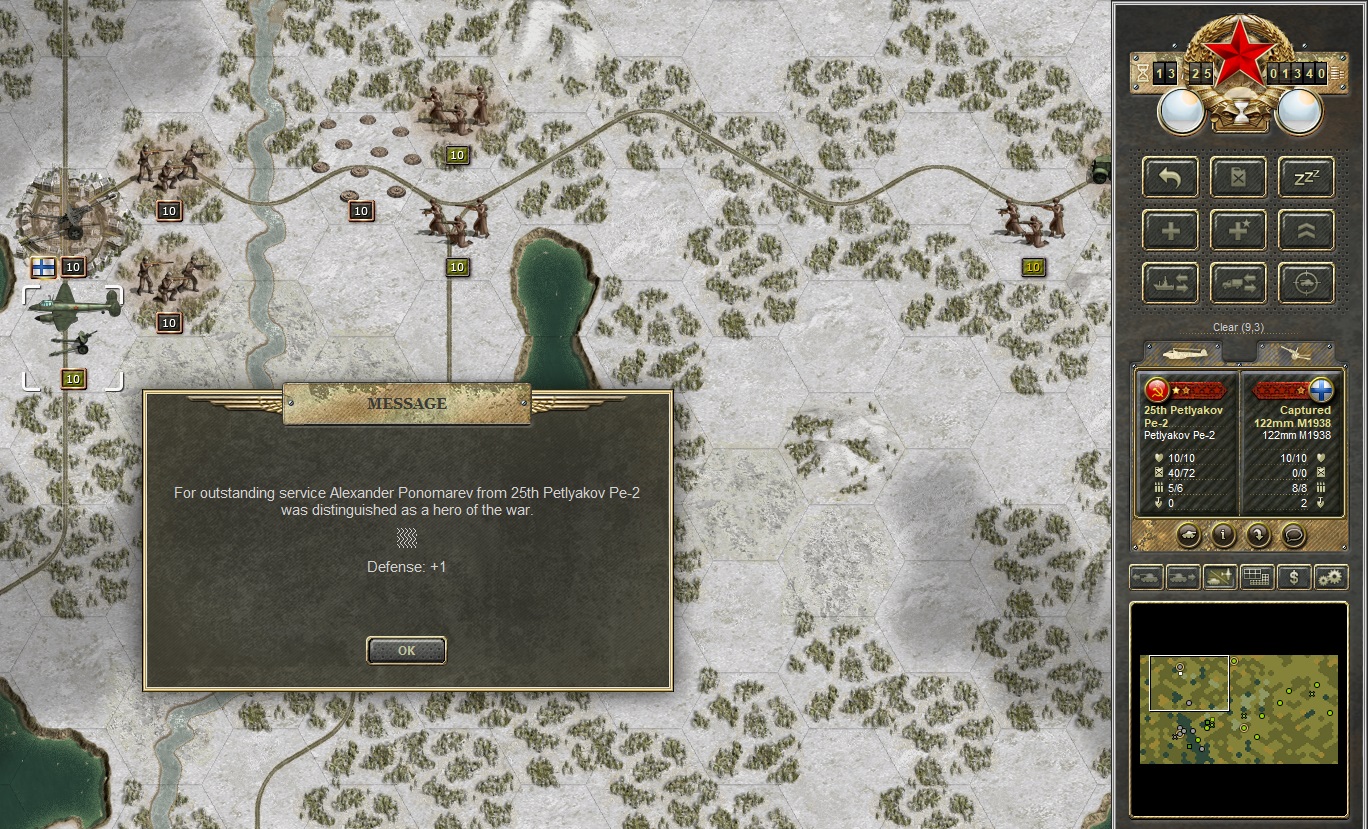View detailed unit info with the i button

(x=1222, y=536)
